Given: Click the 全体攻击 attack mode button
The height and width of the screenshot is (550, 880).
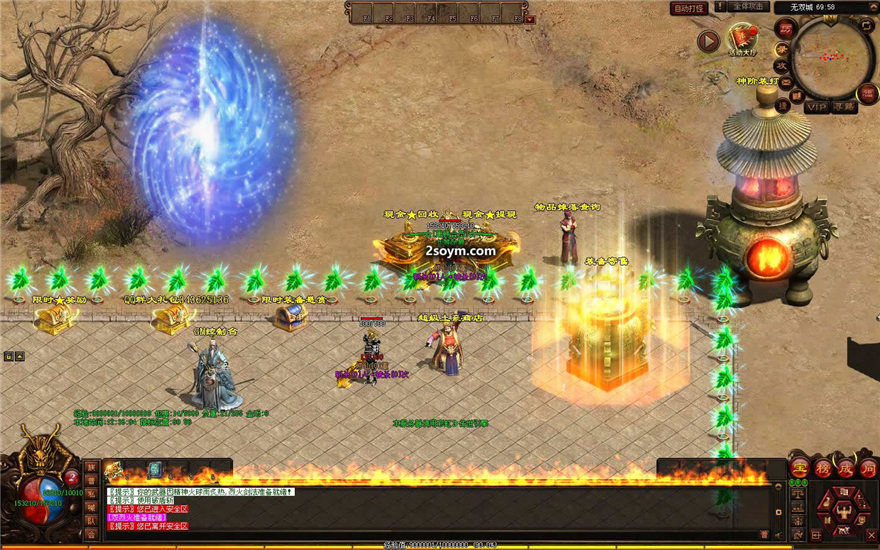Looking at the screenshot, I should pyautogui.click(x=748, y=7).
